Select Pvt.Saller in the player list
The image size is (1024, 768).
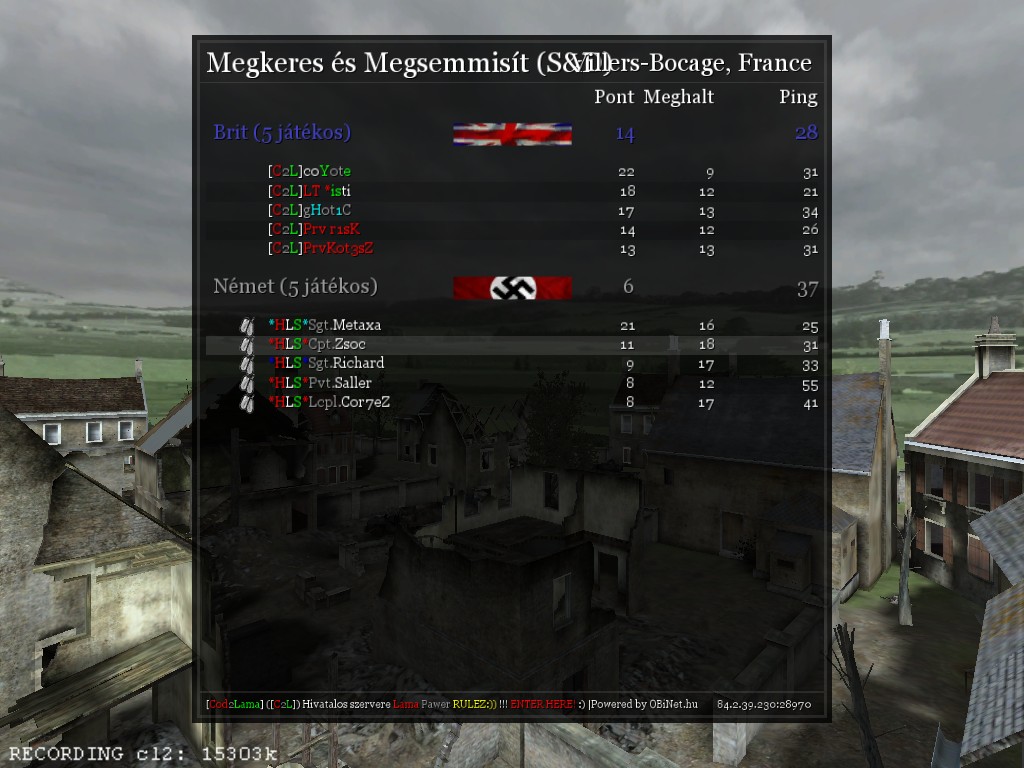[320, 383]
